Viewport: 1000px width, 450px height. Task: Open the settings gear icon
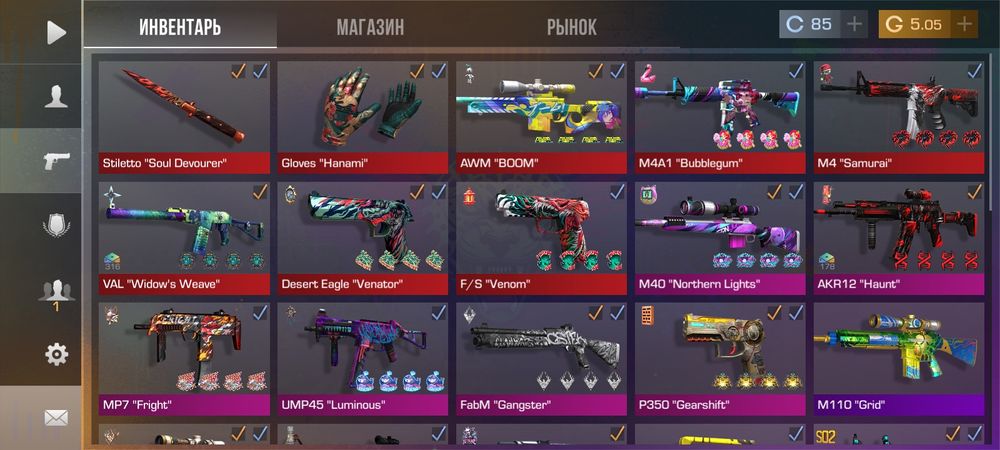point(56,354)
